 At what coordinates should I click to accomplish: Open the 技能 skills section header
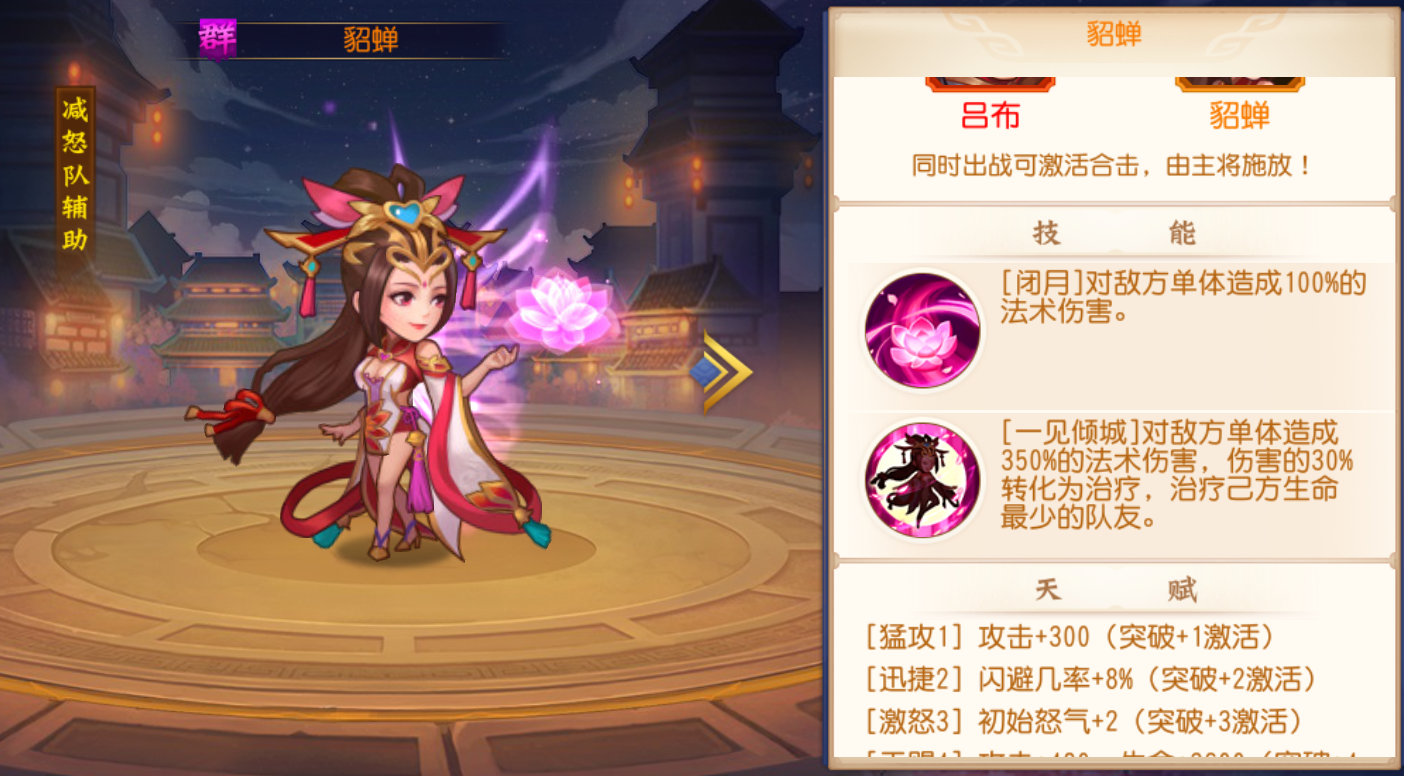pos(1113,232)
